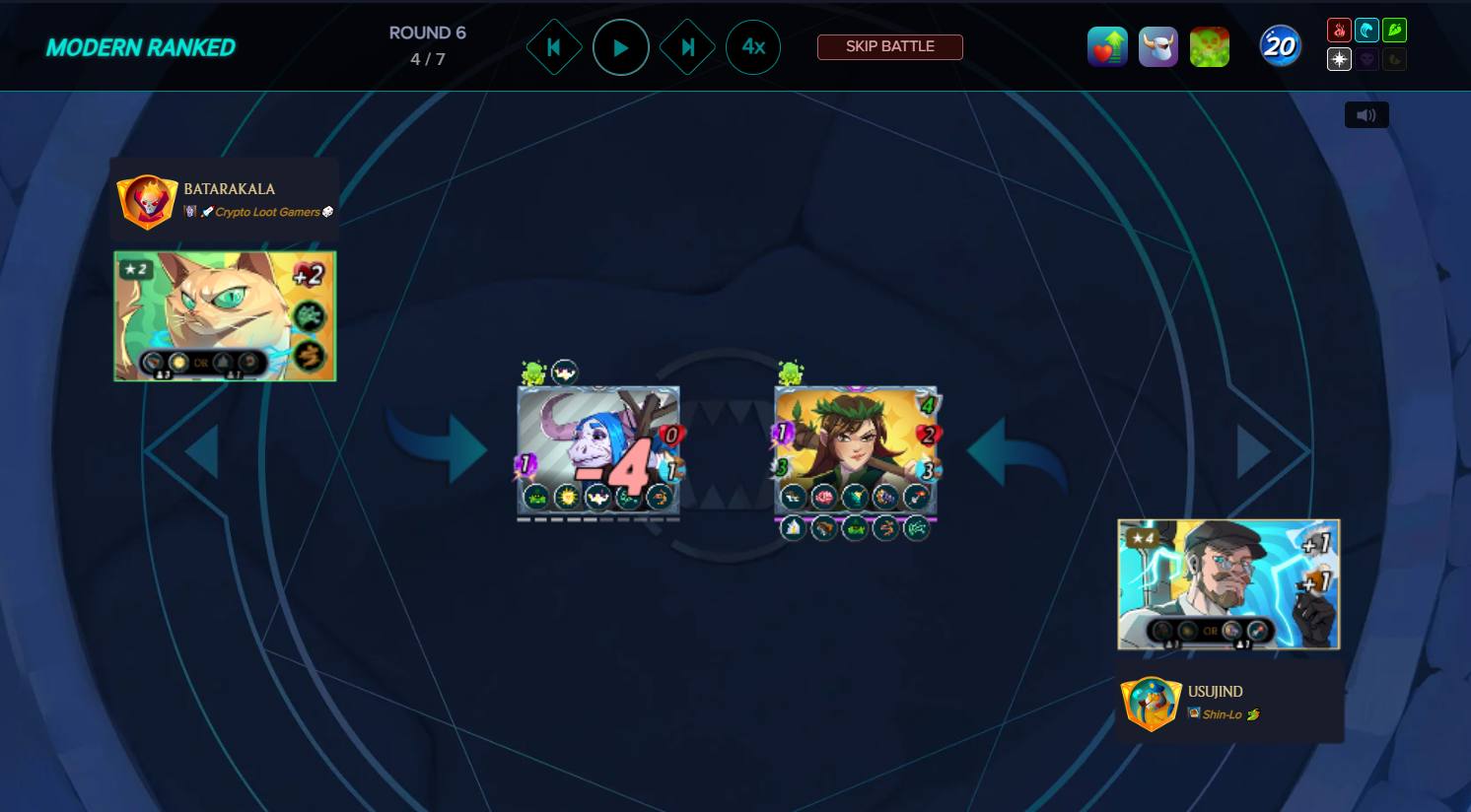The height and width of the screenshot is (812, 1471).
Task: Click the blue water element icon
Action: (x=1366, y=31)
